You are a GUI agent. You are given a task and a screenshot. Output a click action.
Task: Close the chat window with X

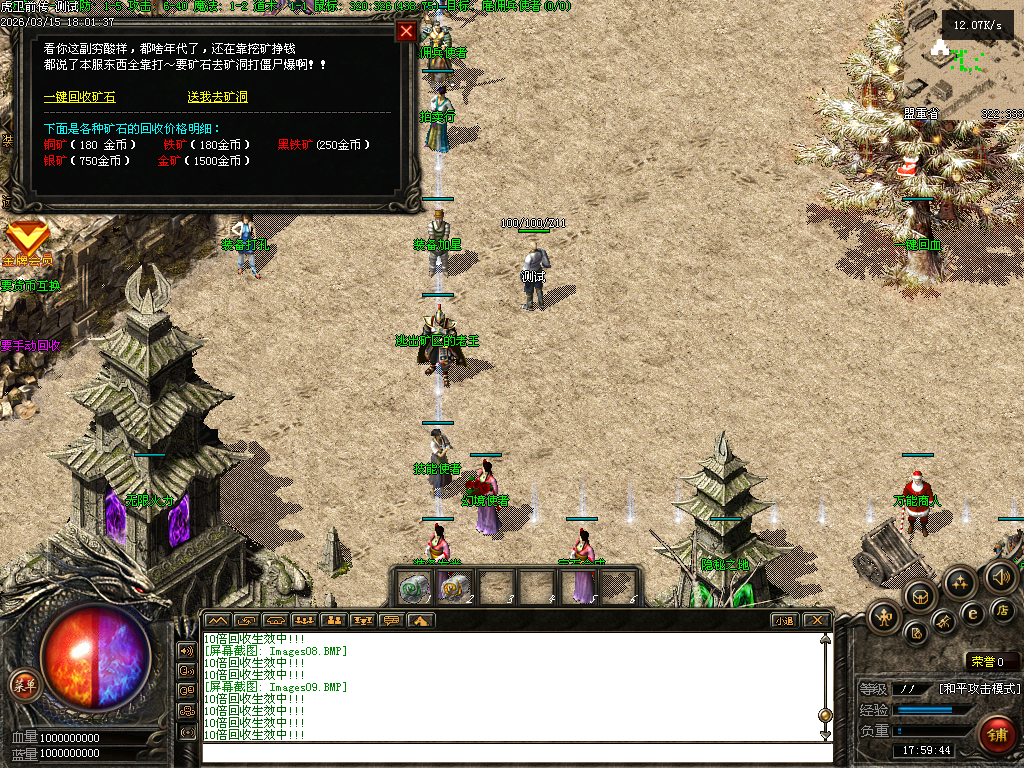point(817,620)
